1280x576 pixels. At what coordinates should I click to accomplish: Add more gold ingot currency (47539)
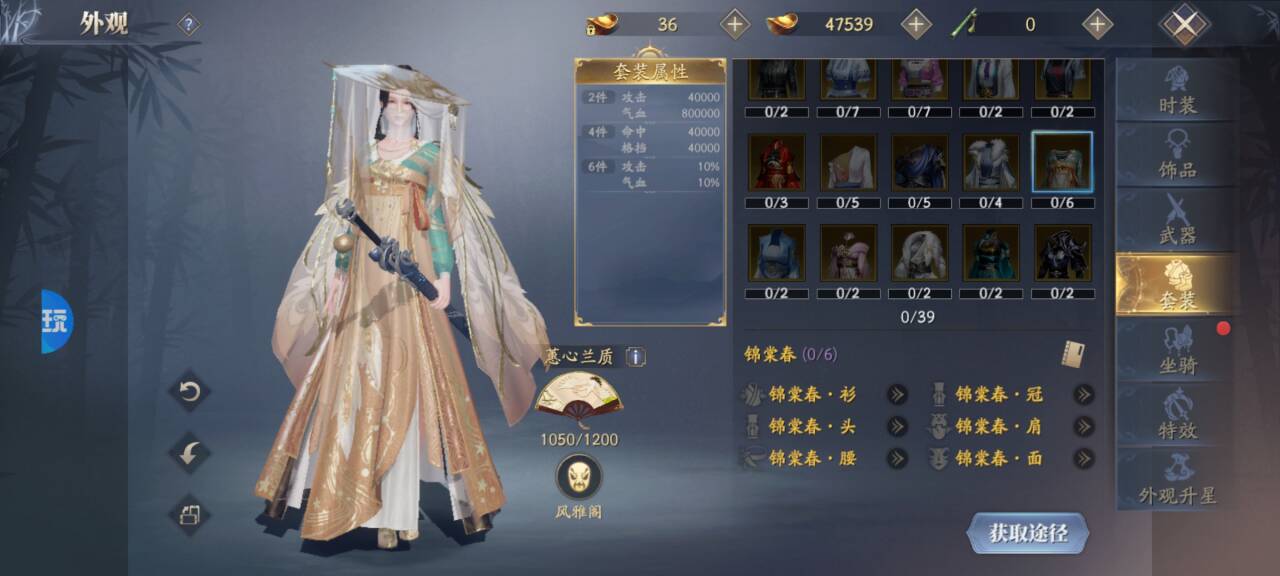(x=916, y=24)
